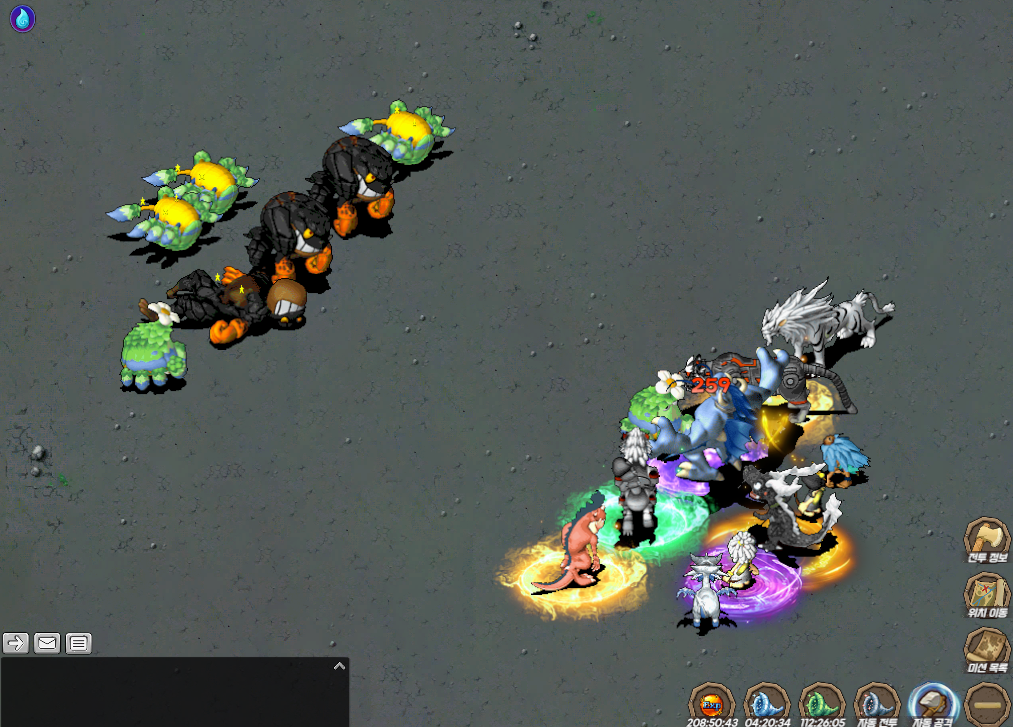Toggle the 자동 공격 auto attack button

(x=934, y=702)
